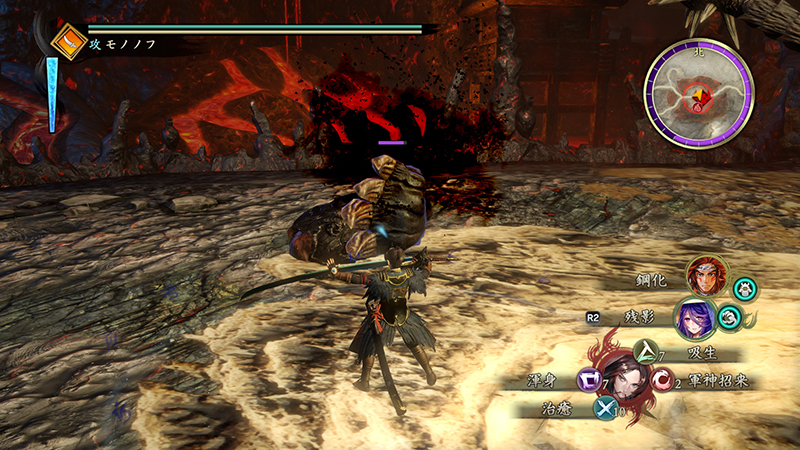Screen dimensions: 800x450
Task: Activate the blue cross 治癒 healing skill
Action: (x=606, y=407)
